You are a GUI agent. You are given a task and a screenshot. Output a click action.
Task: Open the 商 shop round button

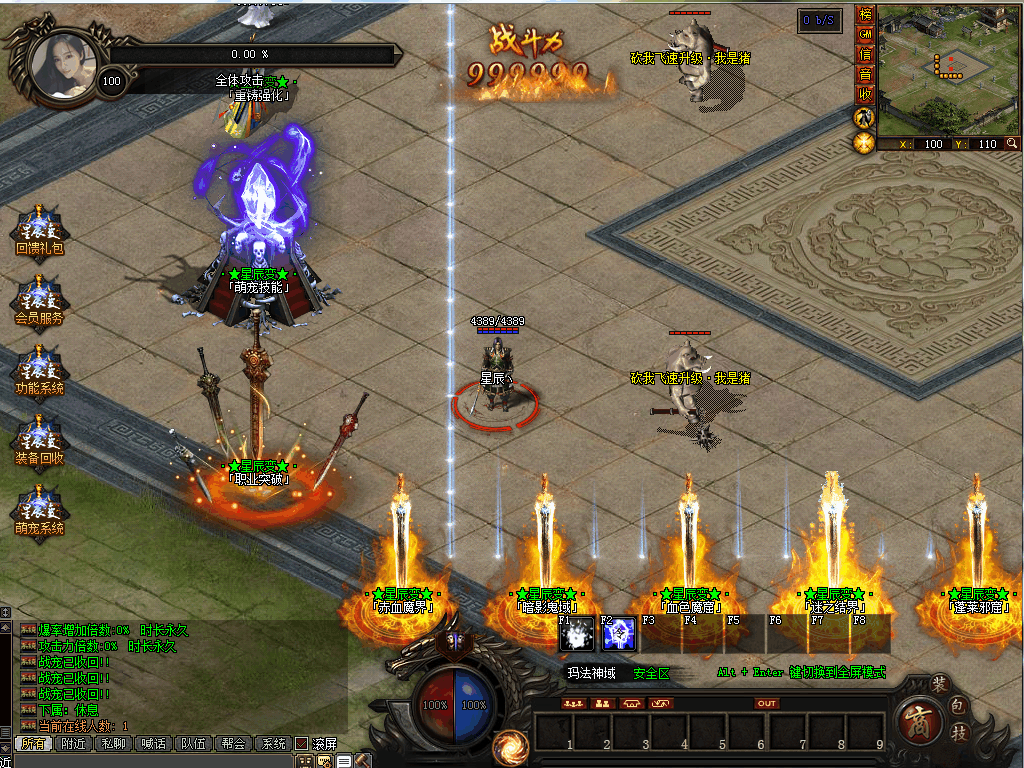point(917,722)
